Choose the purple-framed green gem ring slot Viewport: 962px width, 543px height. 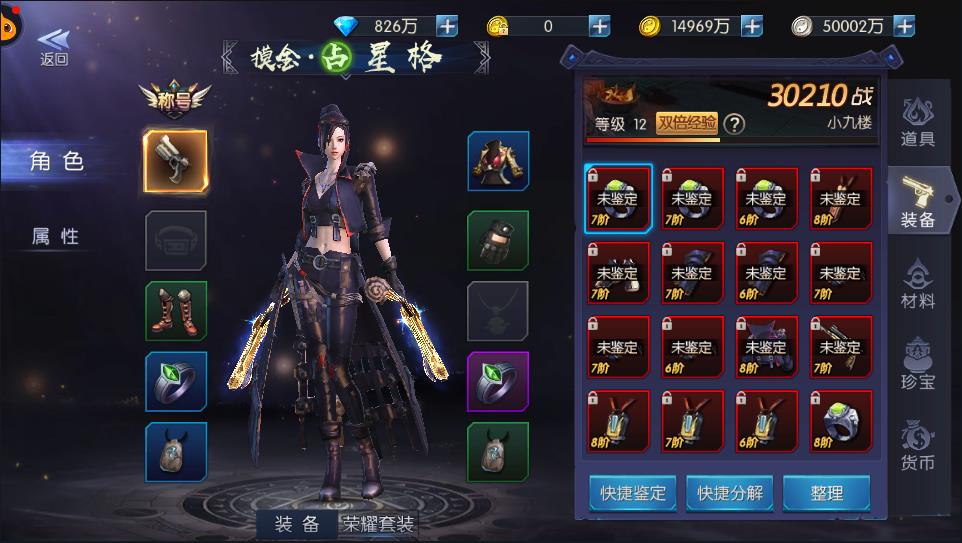tap(498, 381)
